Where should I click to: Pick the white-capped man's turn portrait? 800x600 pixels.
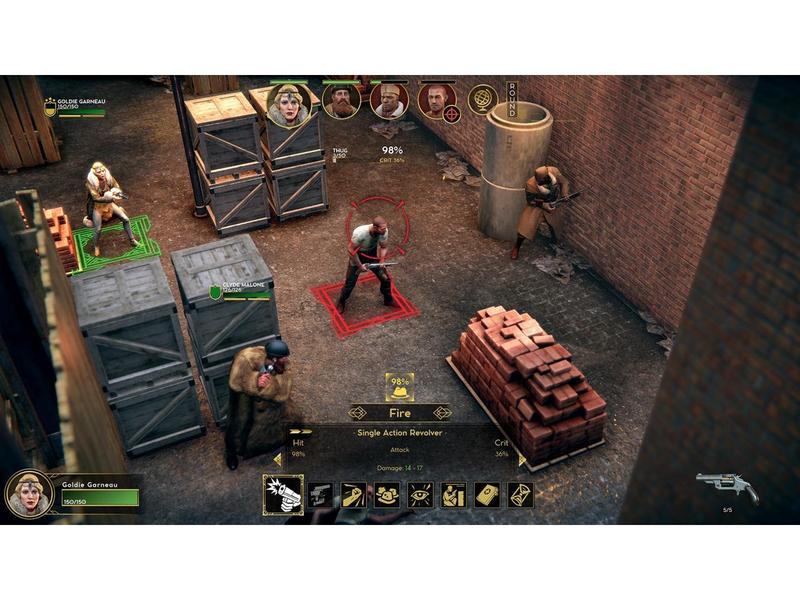pos(389,101)
